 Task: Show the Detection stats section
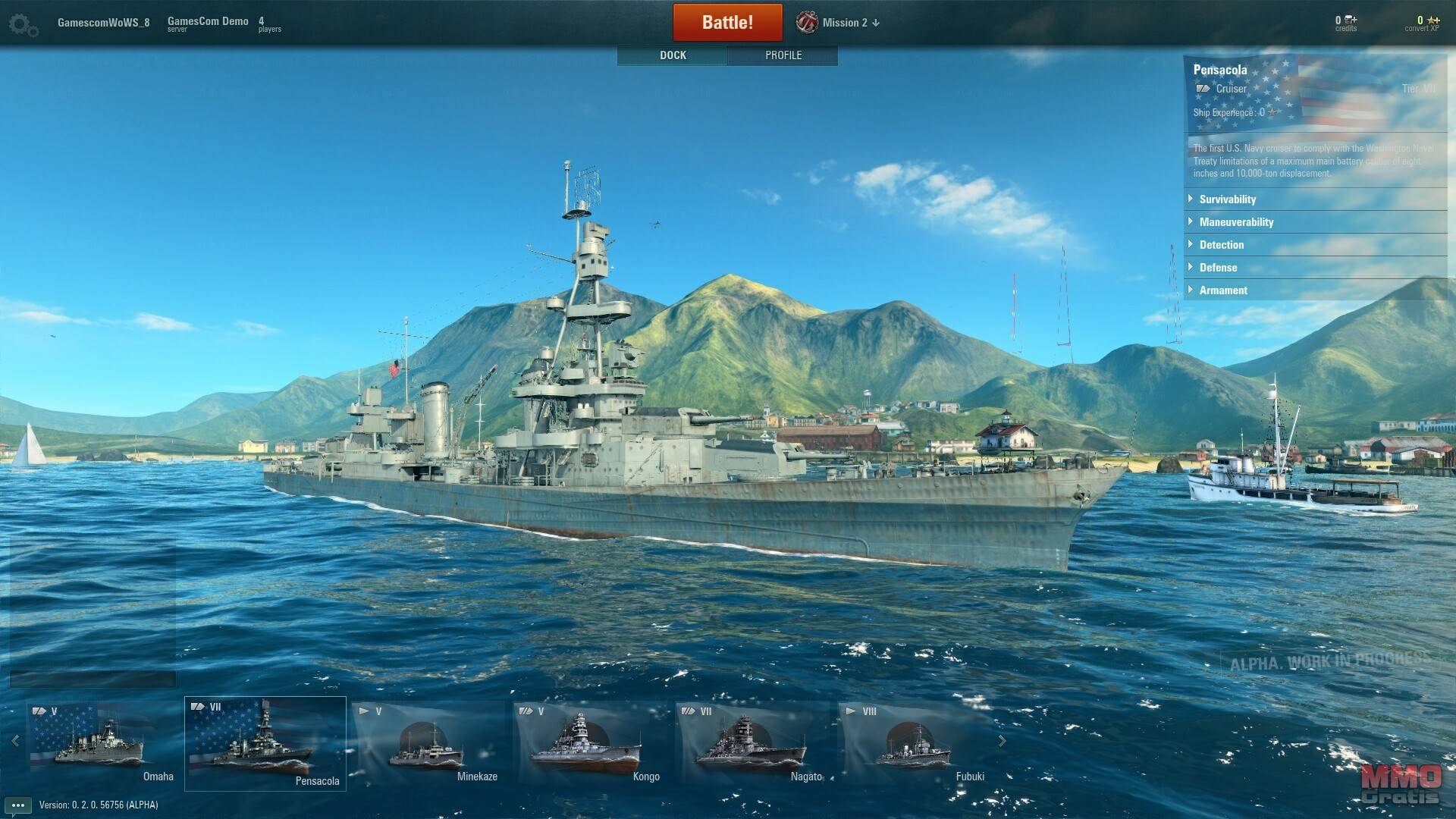point(1221,245)
